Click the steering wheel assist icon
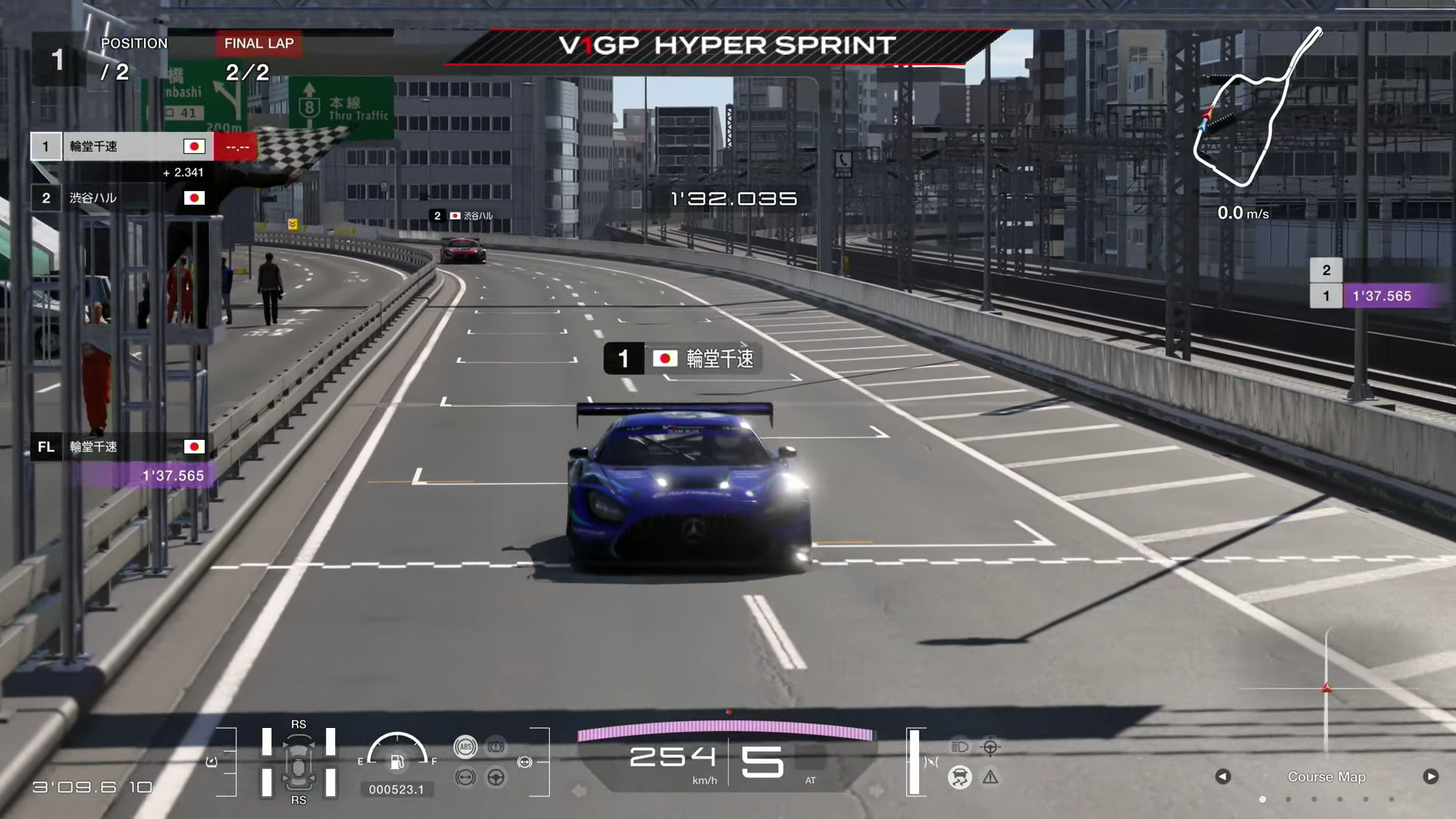1456x819 pixels. coord(496,777)
